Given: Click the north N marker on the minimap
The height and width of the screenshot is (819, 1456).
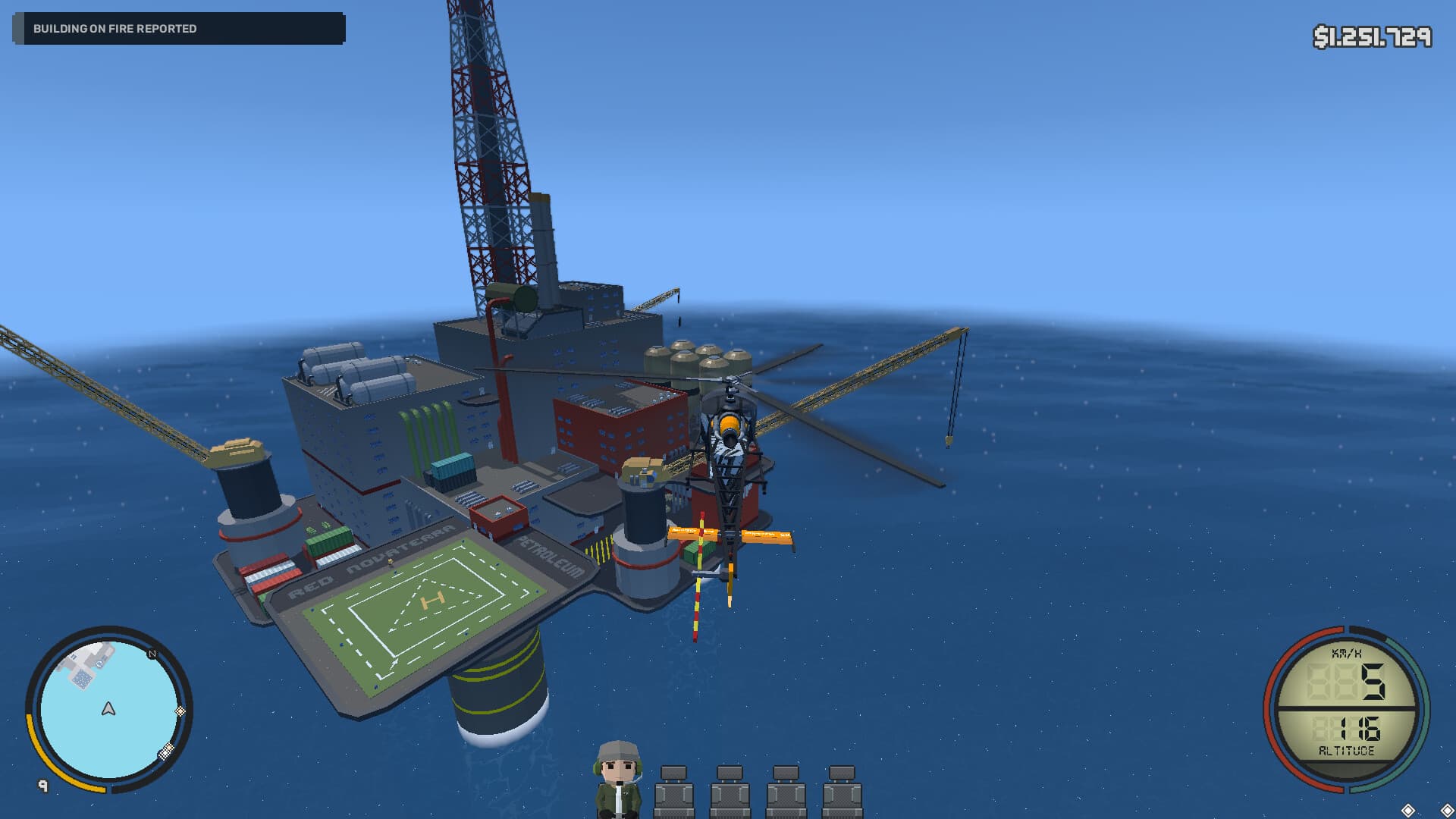Looking at the screenshot, I should [152, 654].
